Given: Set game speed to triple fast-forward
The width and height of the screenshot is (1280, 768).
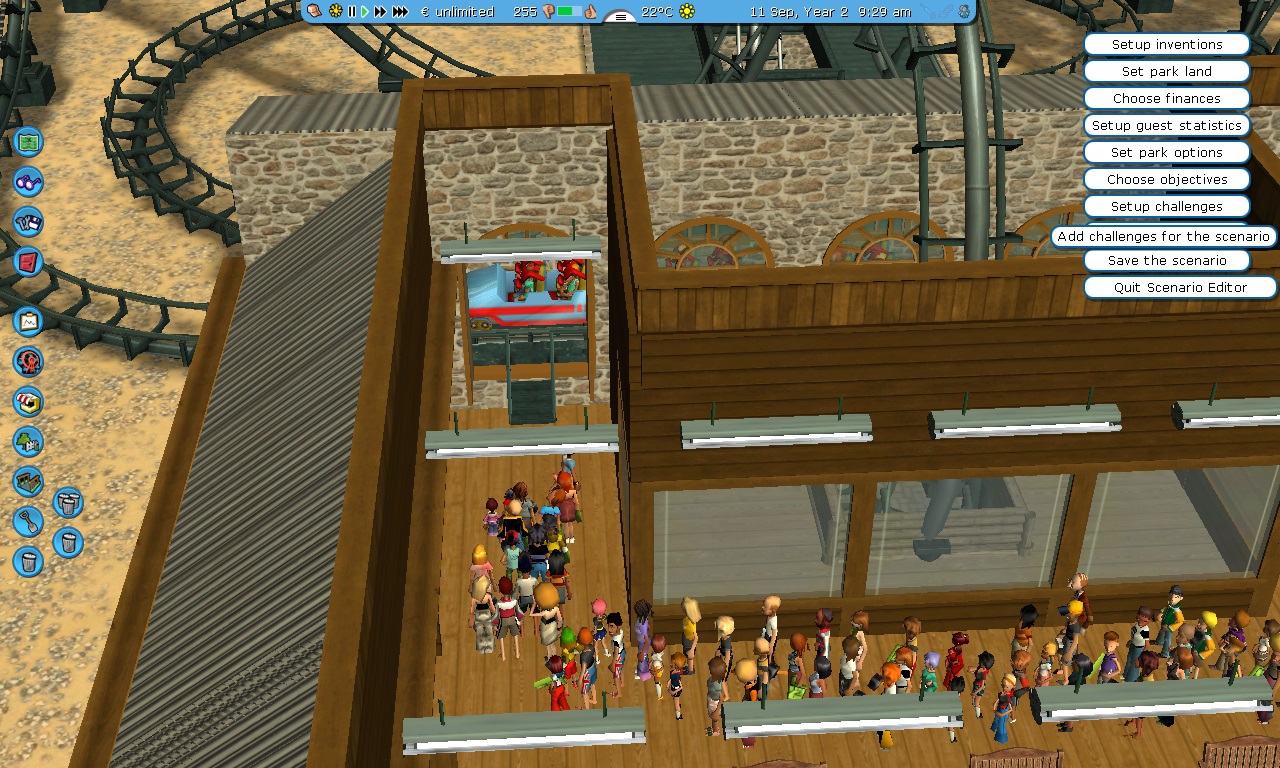Looking at the screenshot, I should coord(400,12).
